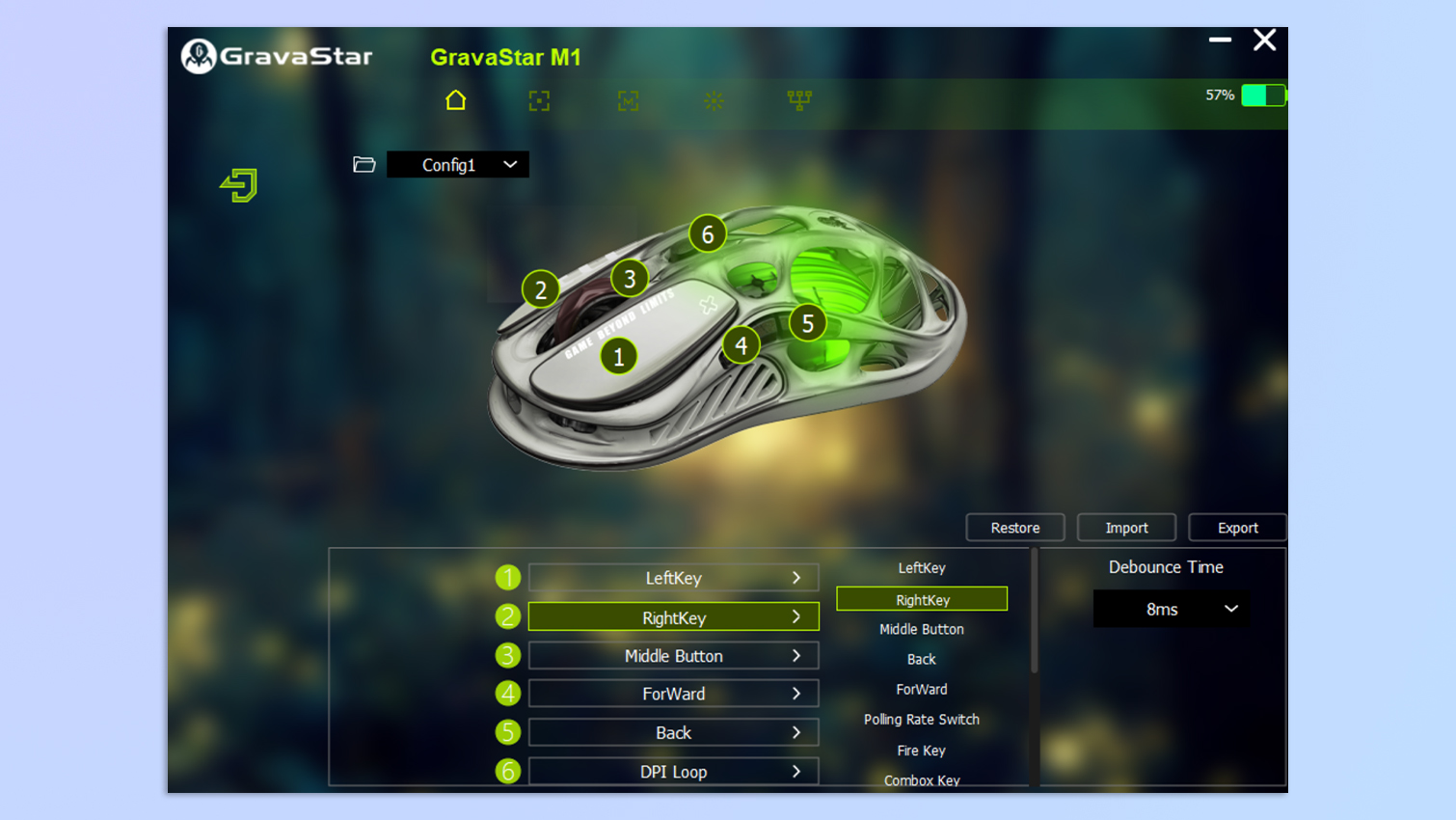Select the DPI settings icon
The image size is (1456, 820).
pyautogui.click(x=539, y=100)
